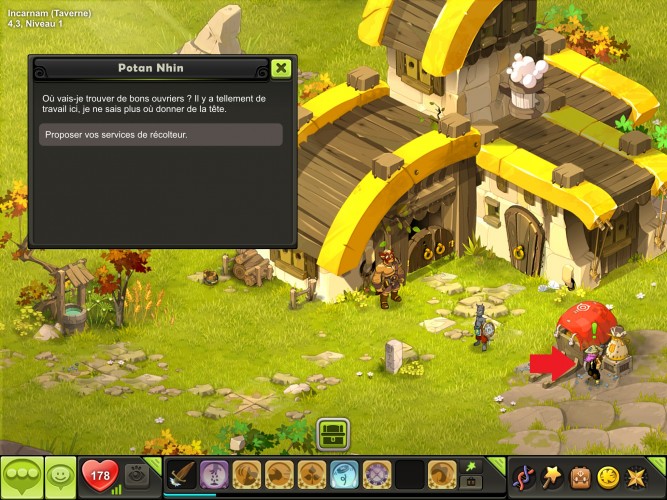667x500 pixels.
Task: Activate the purple spell icon after the sword
Action: coord(213,474)
